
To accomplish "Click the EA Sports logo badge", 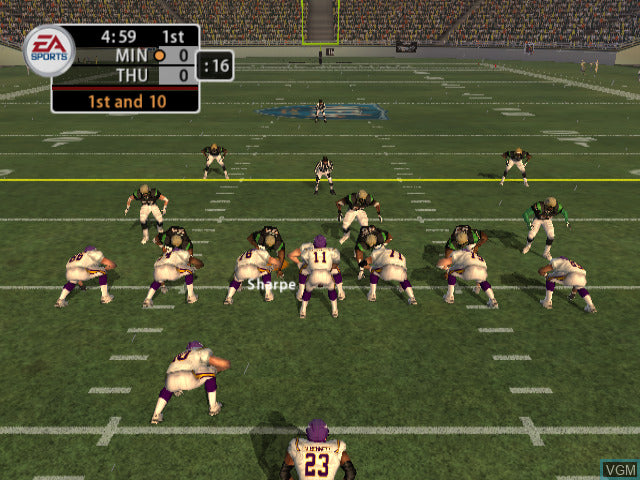I will (x=48, y=50).
